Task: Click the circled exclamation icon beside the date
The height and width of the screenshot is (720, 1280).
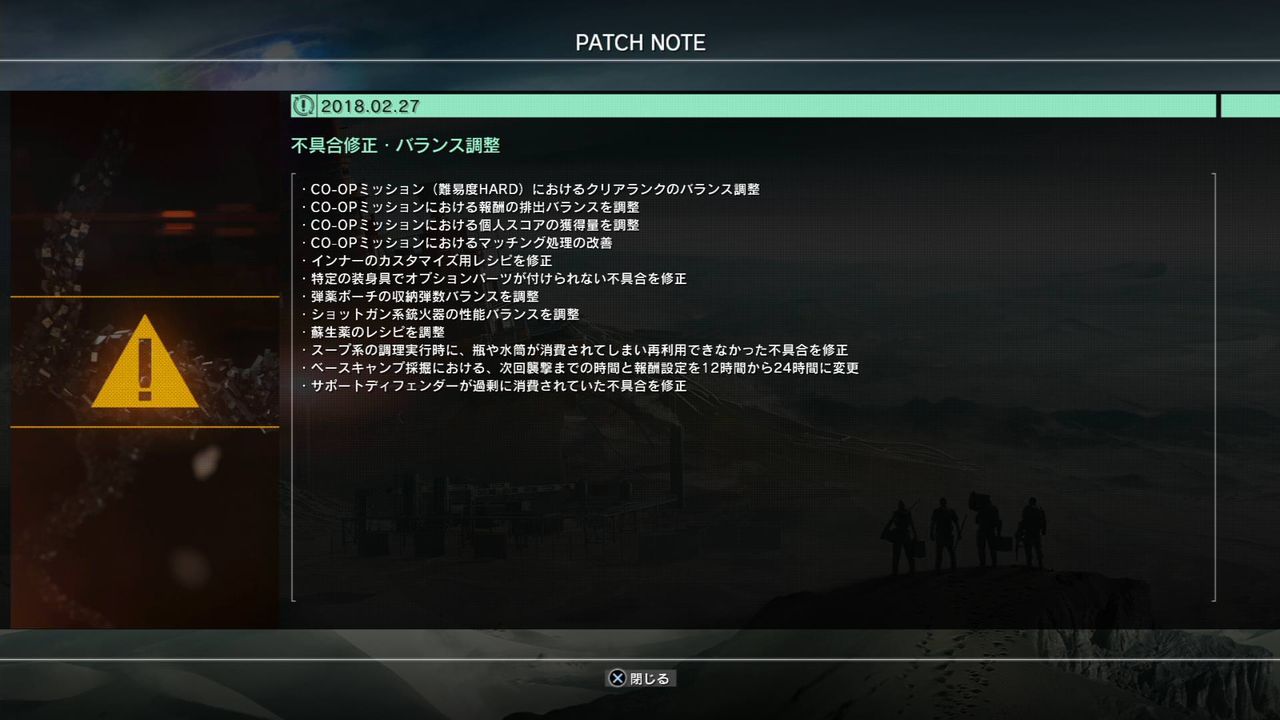Action: point(302,105)
